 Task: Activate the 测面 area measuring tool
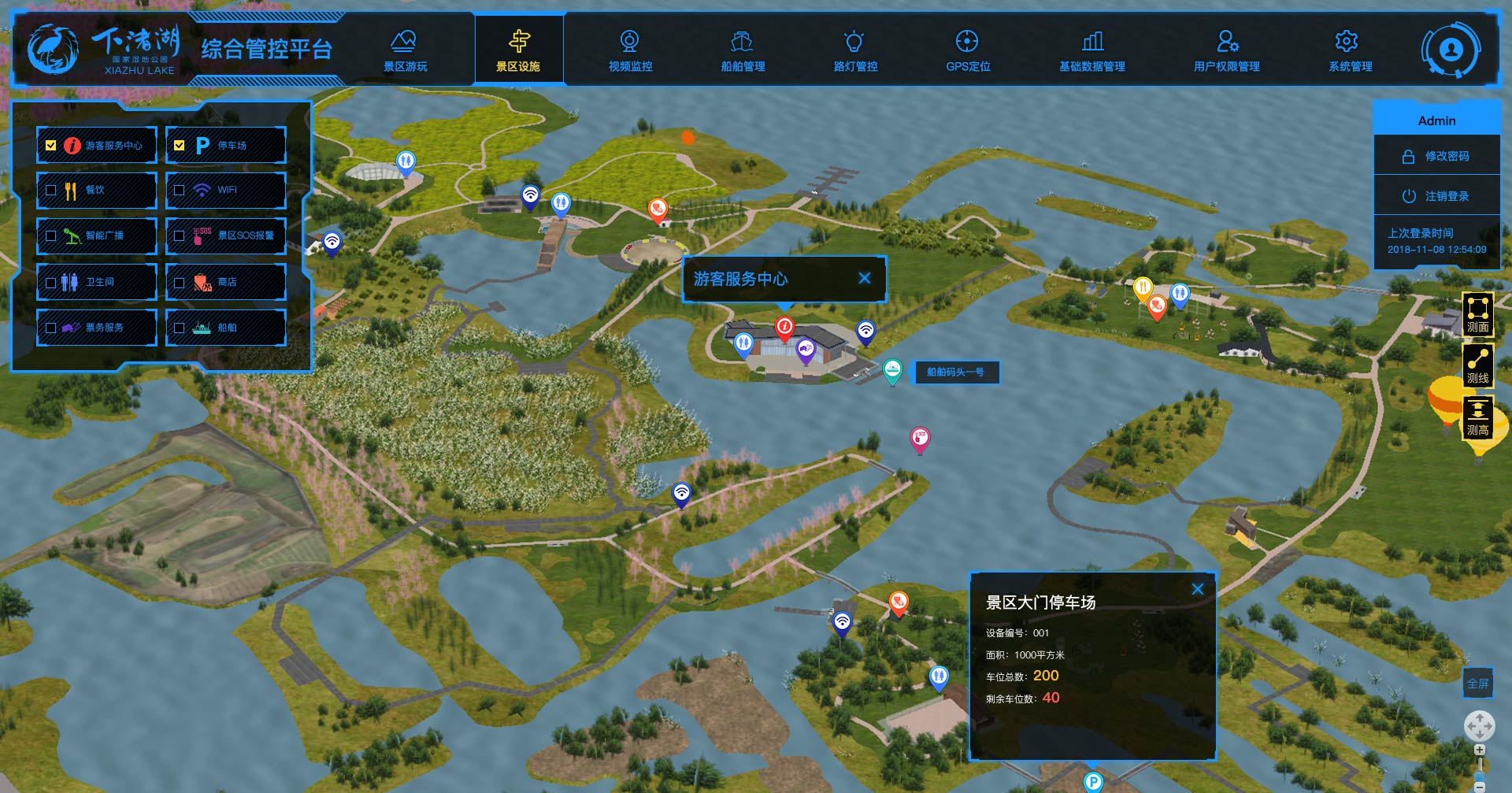click(1477, 313)
